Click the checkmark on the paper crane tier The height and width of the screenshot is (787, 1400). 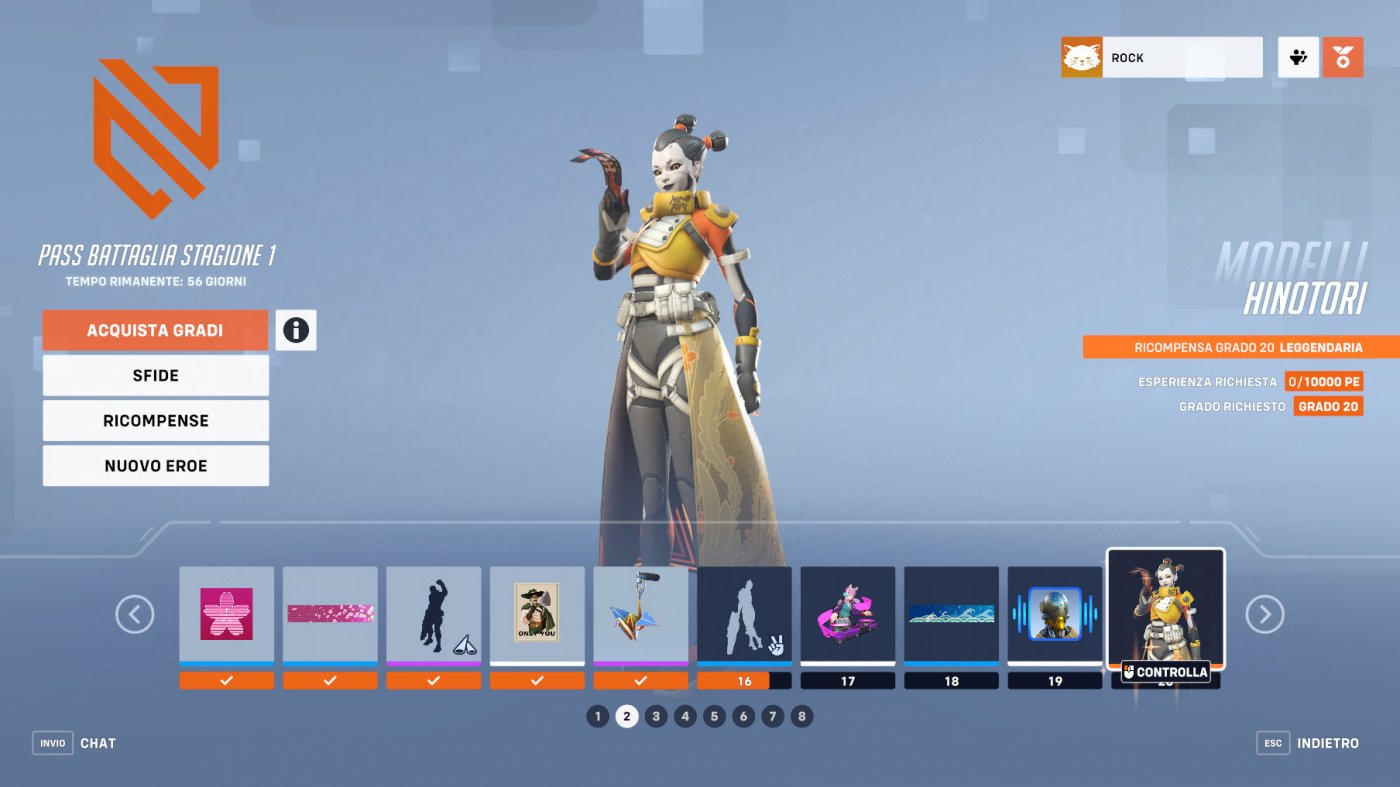(x=640, y=680)
